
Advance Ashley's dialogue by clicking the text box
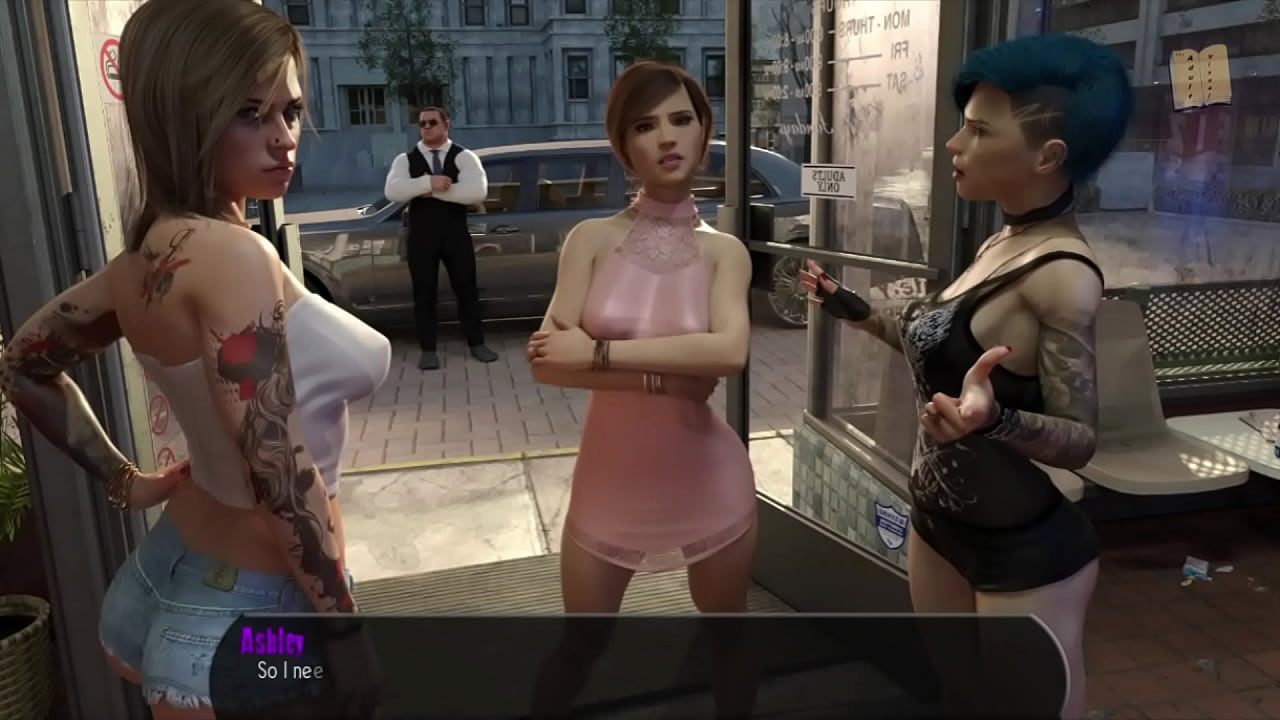640,666
